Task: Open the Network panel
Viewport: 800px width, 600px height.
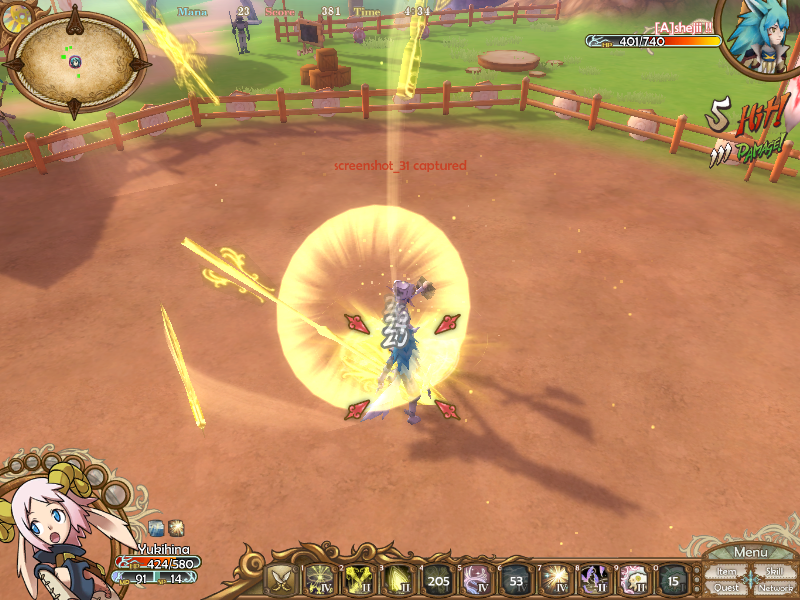Action: tap(775, 587)
